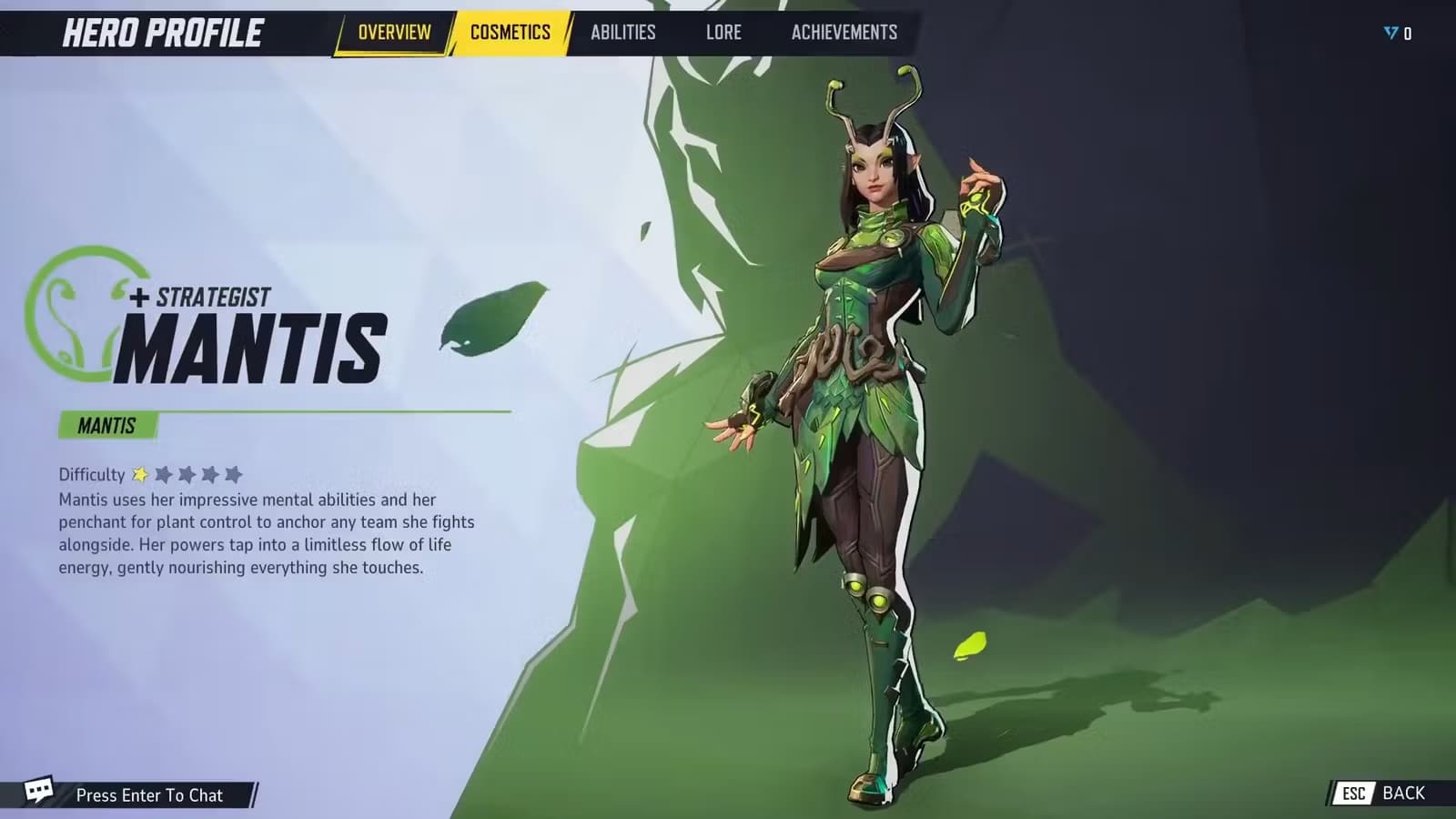Activate the Press Enter To Chat box
1456x819 pixels.
point(150,795)
